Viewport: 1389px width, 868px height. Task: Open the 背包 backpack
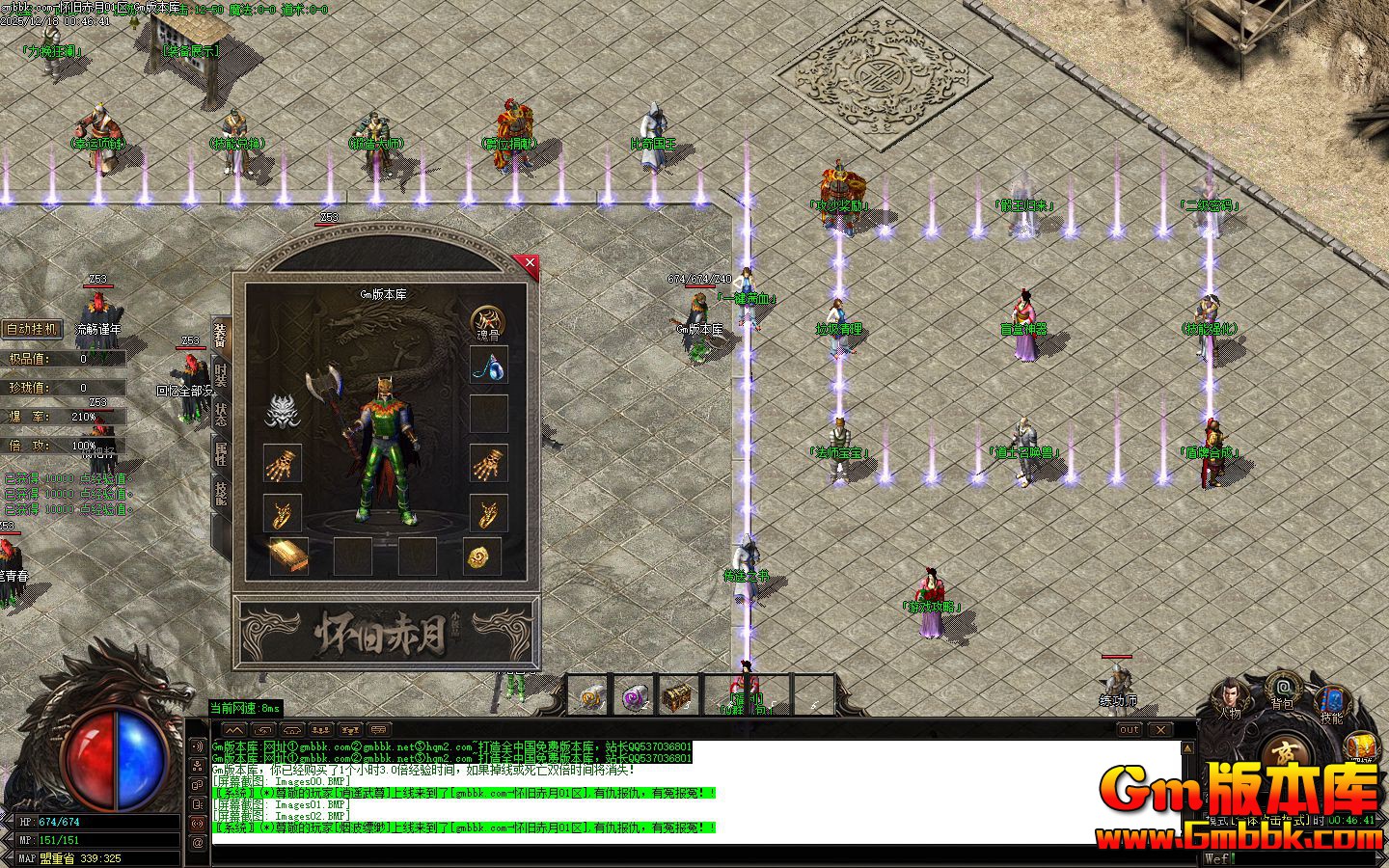click(x=1282, y=691)
